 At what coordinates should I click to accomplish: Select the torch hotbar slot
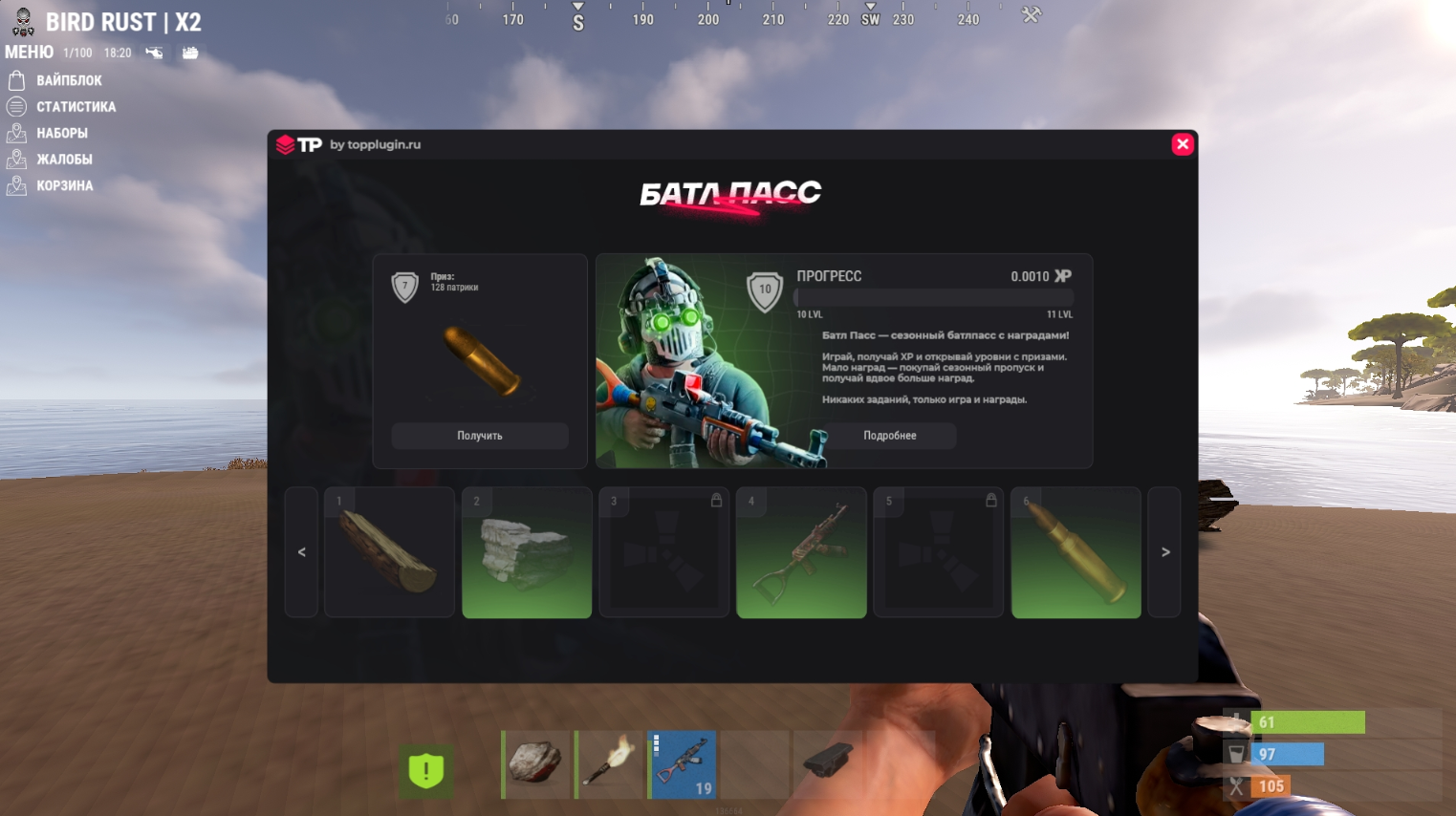(x=609, y=764)
